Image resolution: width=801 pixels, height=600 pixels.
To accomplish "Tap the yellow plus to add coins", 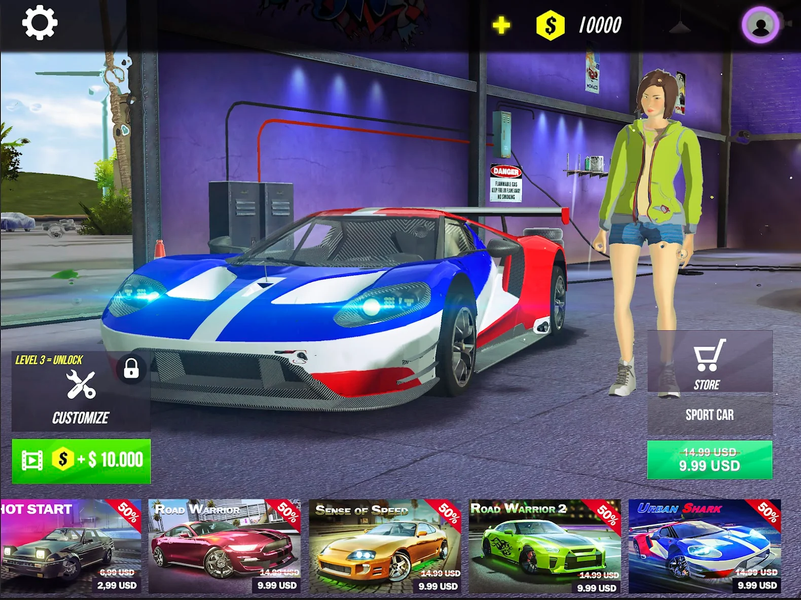I will (501, 25).
